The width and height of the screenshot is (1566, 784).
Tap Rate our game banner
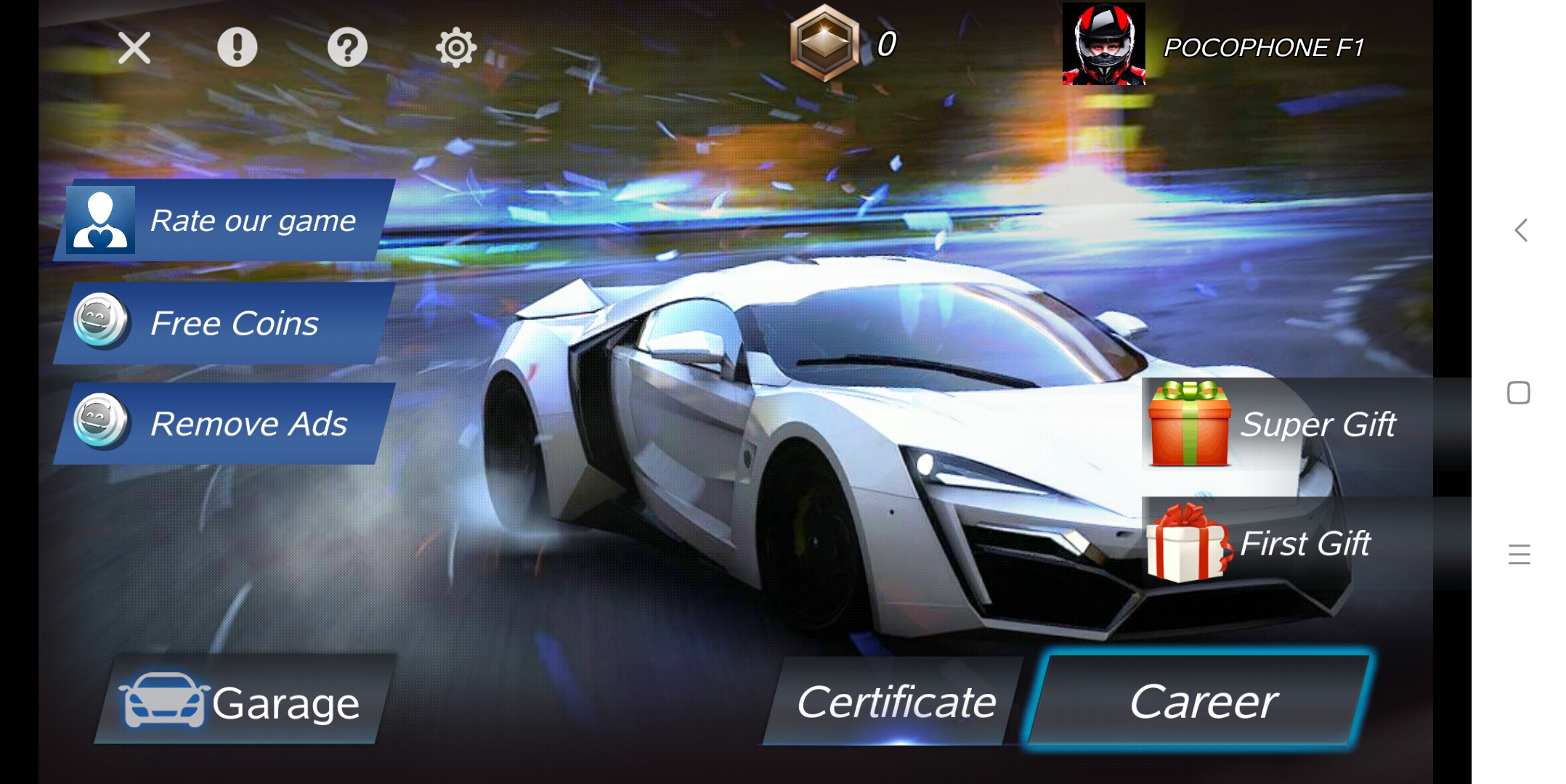[x=251, y=220]
